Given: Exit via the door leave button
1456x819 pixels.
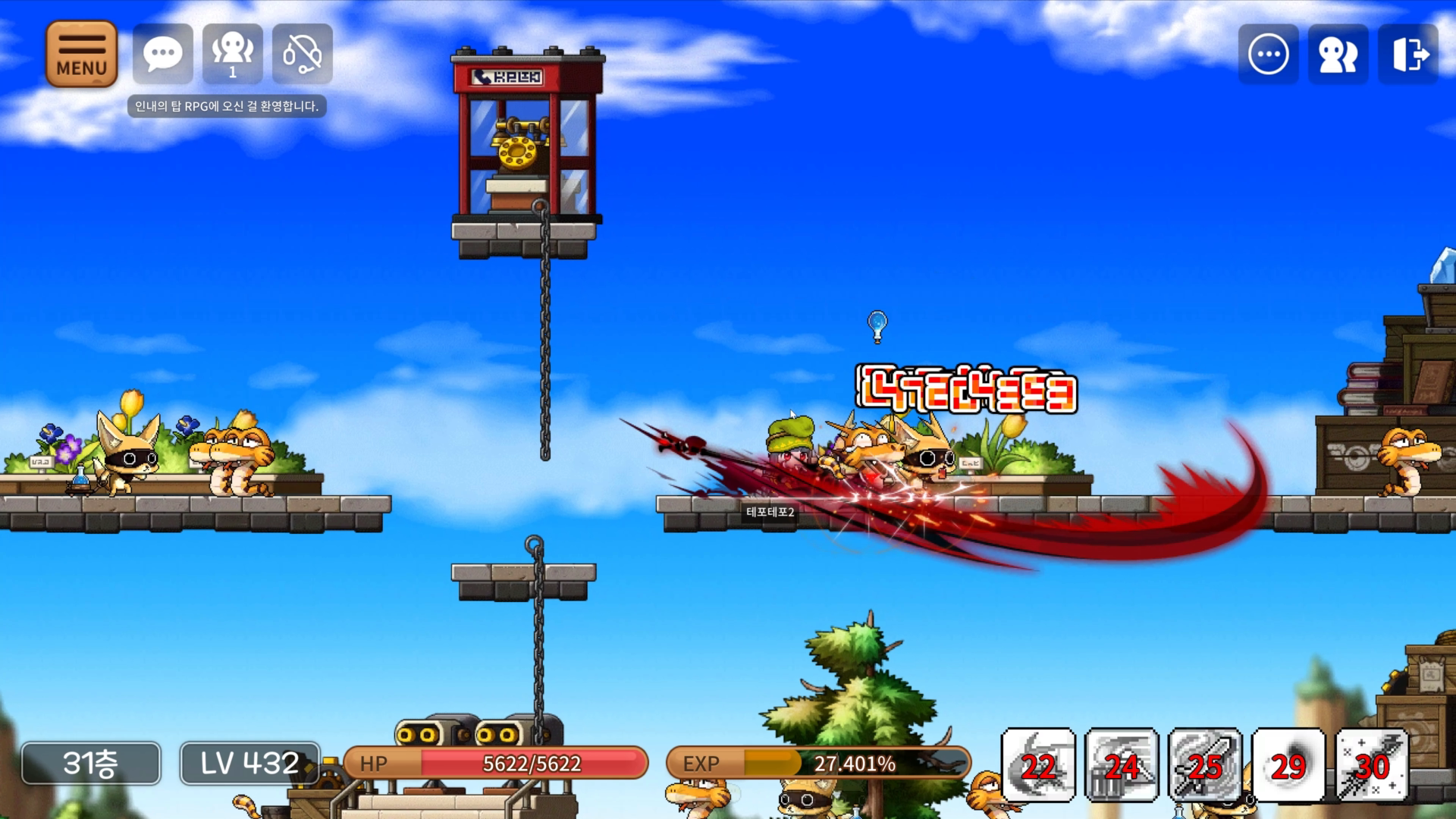Looking at the screenshot, I should tap(1408, 54).
